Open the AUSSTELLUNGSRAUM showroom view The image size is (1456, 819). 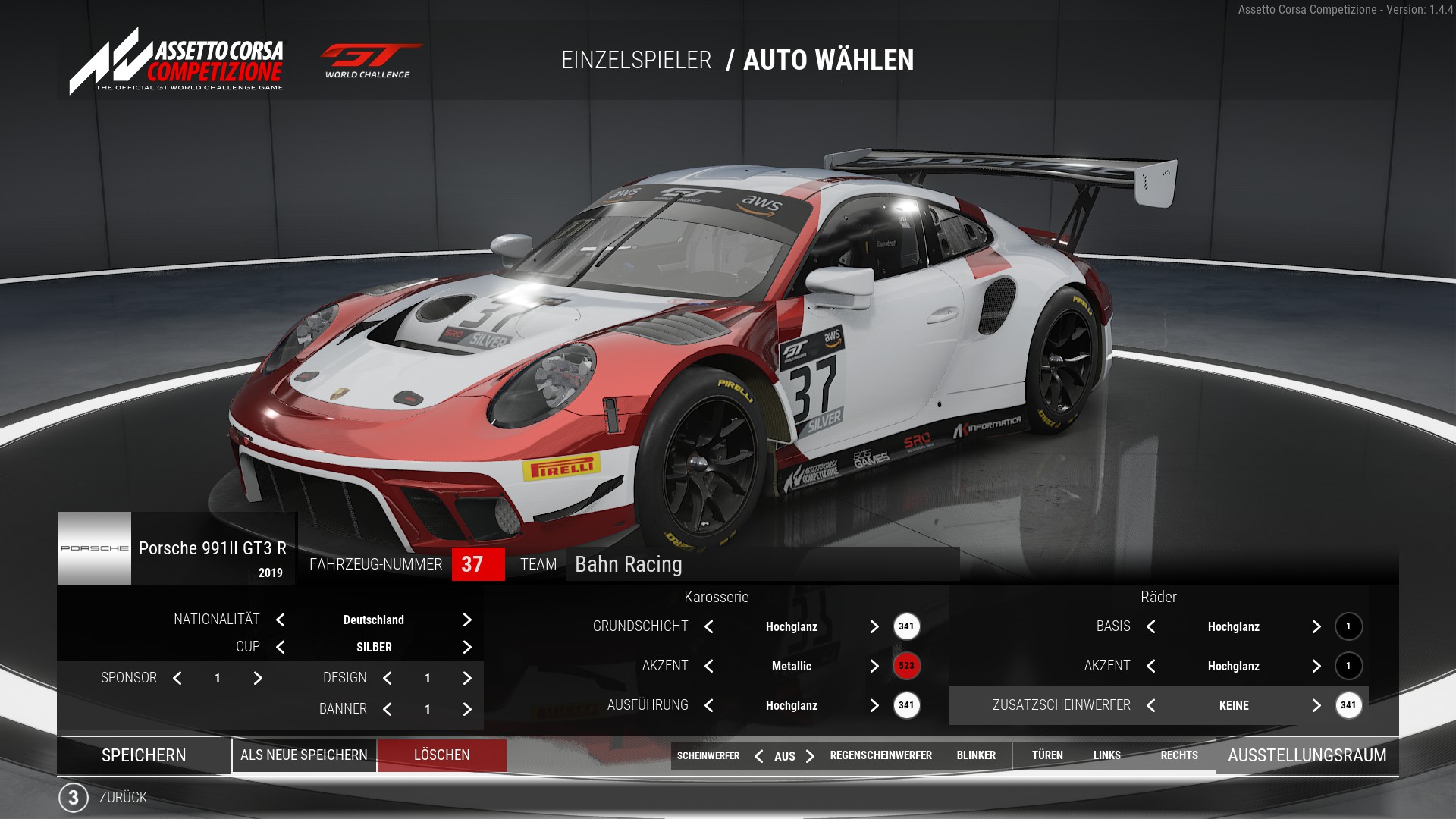[1307, 755]
